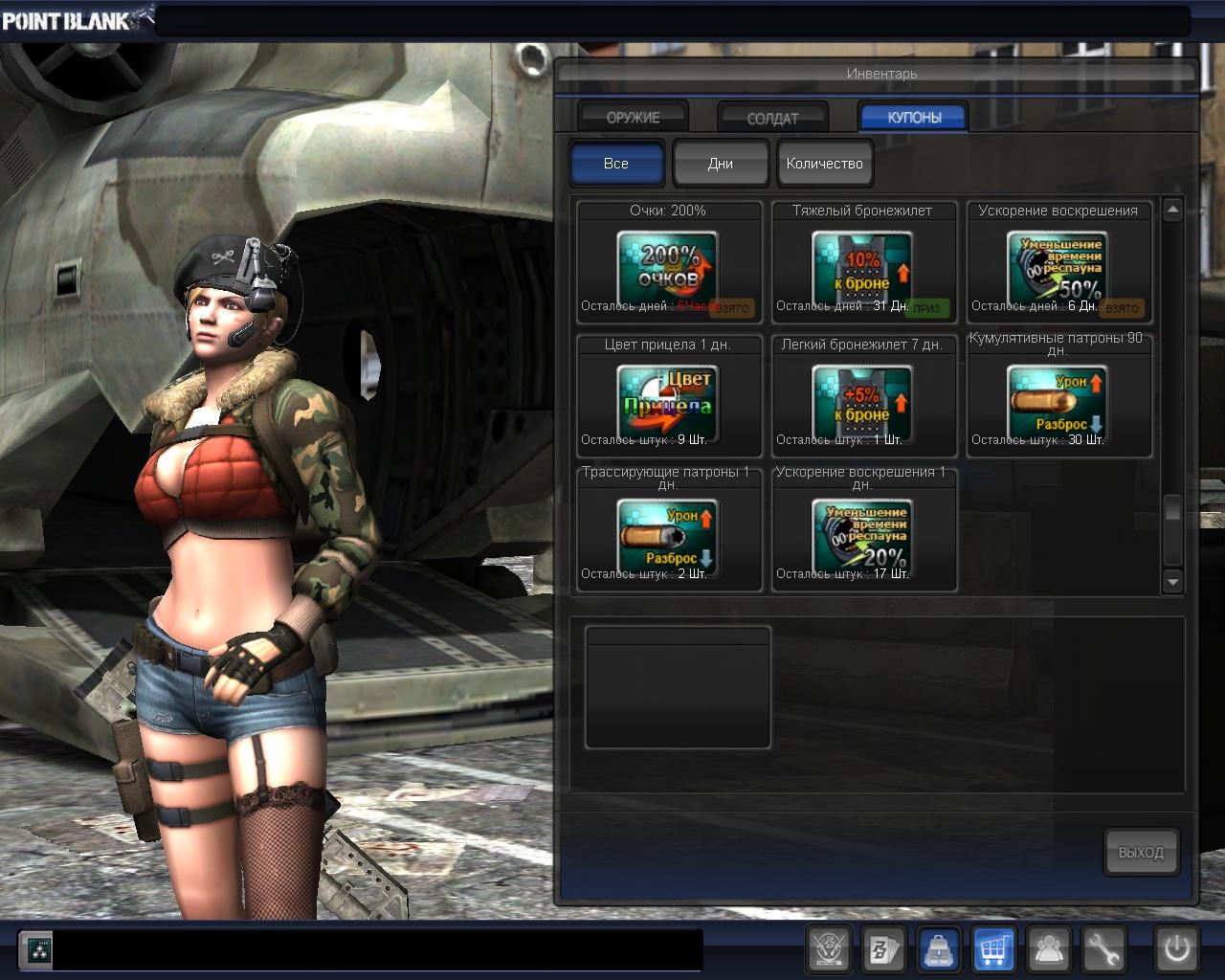Select the Очки: 200% coupon
Screen dimensions: 1225x980
pos(668,263)
